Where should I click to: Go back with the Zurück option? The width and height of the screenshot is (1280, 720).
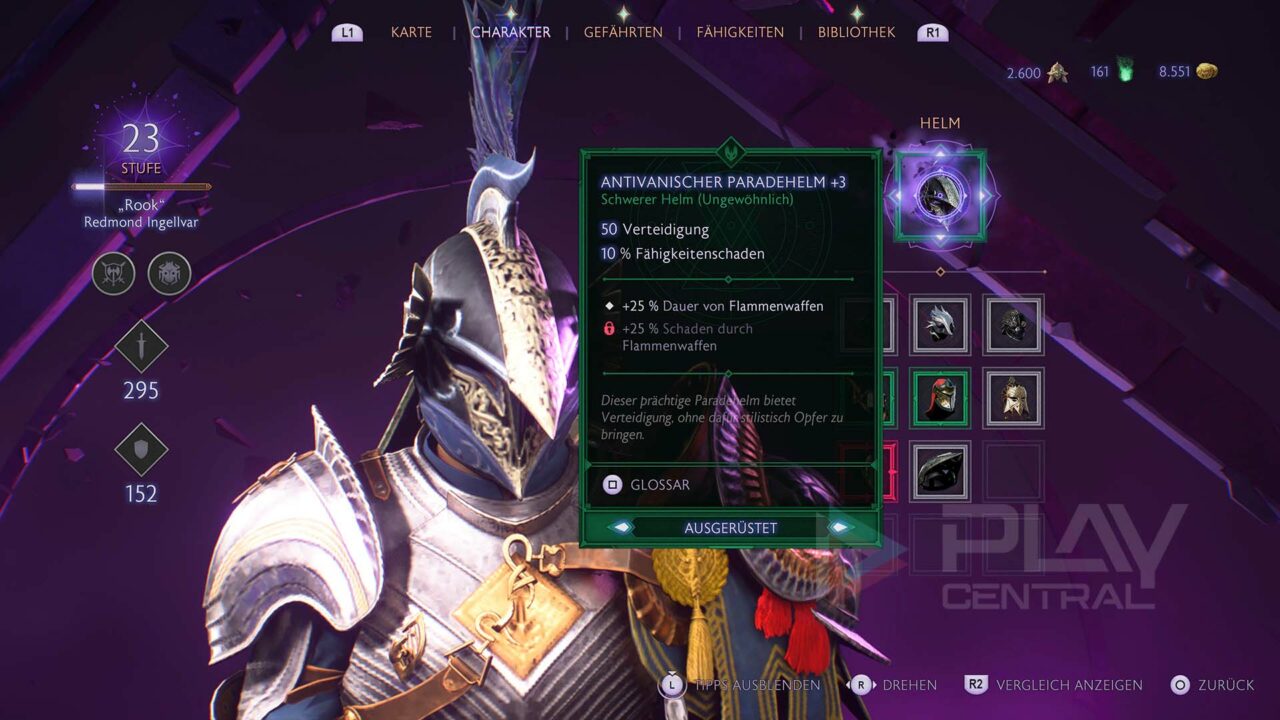coord(1213,685)
